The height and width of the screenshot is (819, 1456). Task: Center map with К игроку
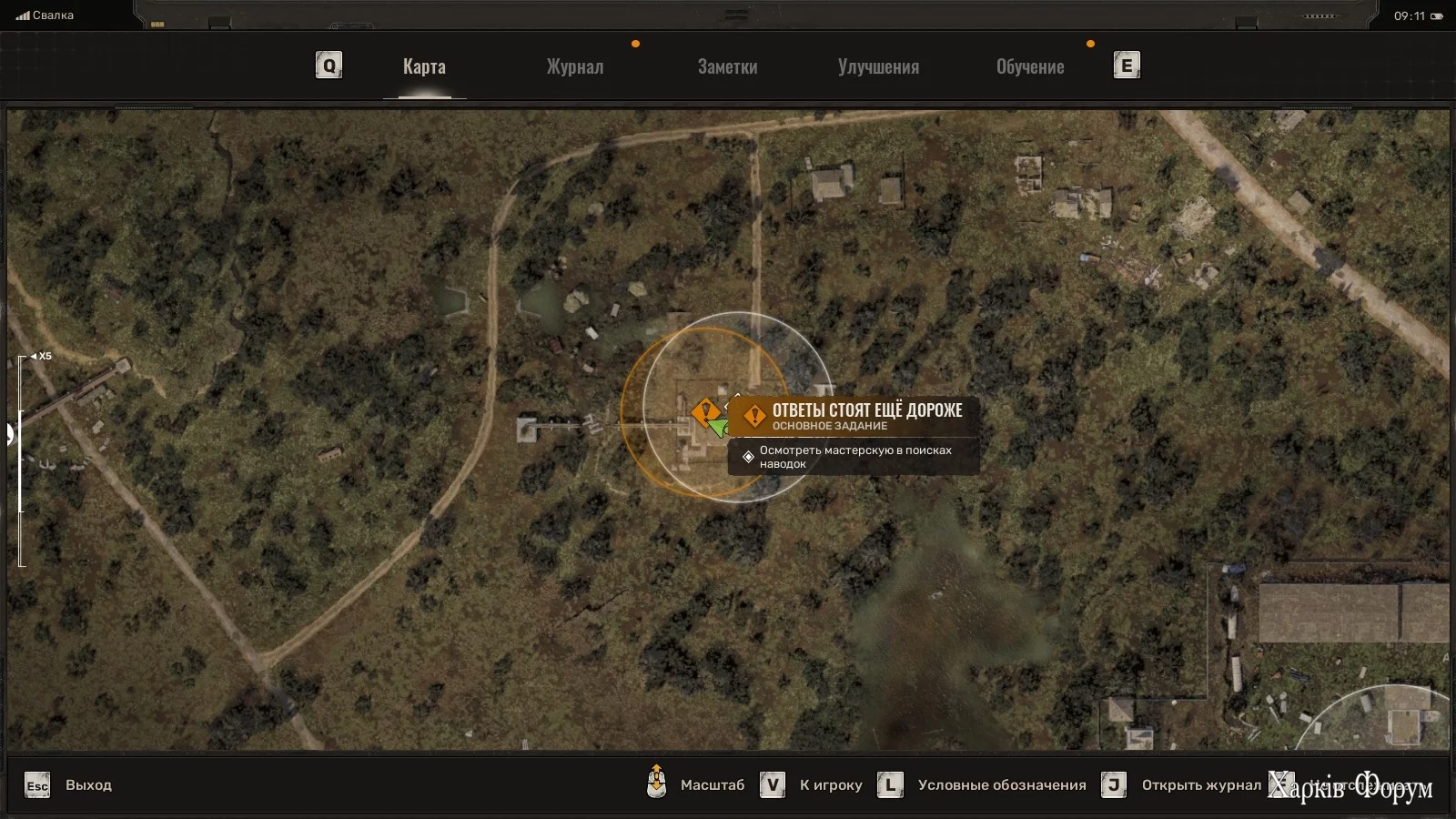[830, 785]
